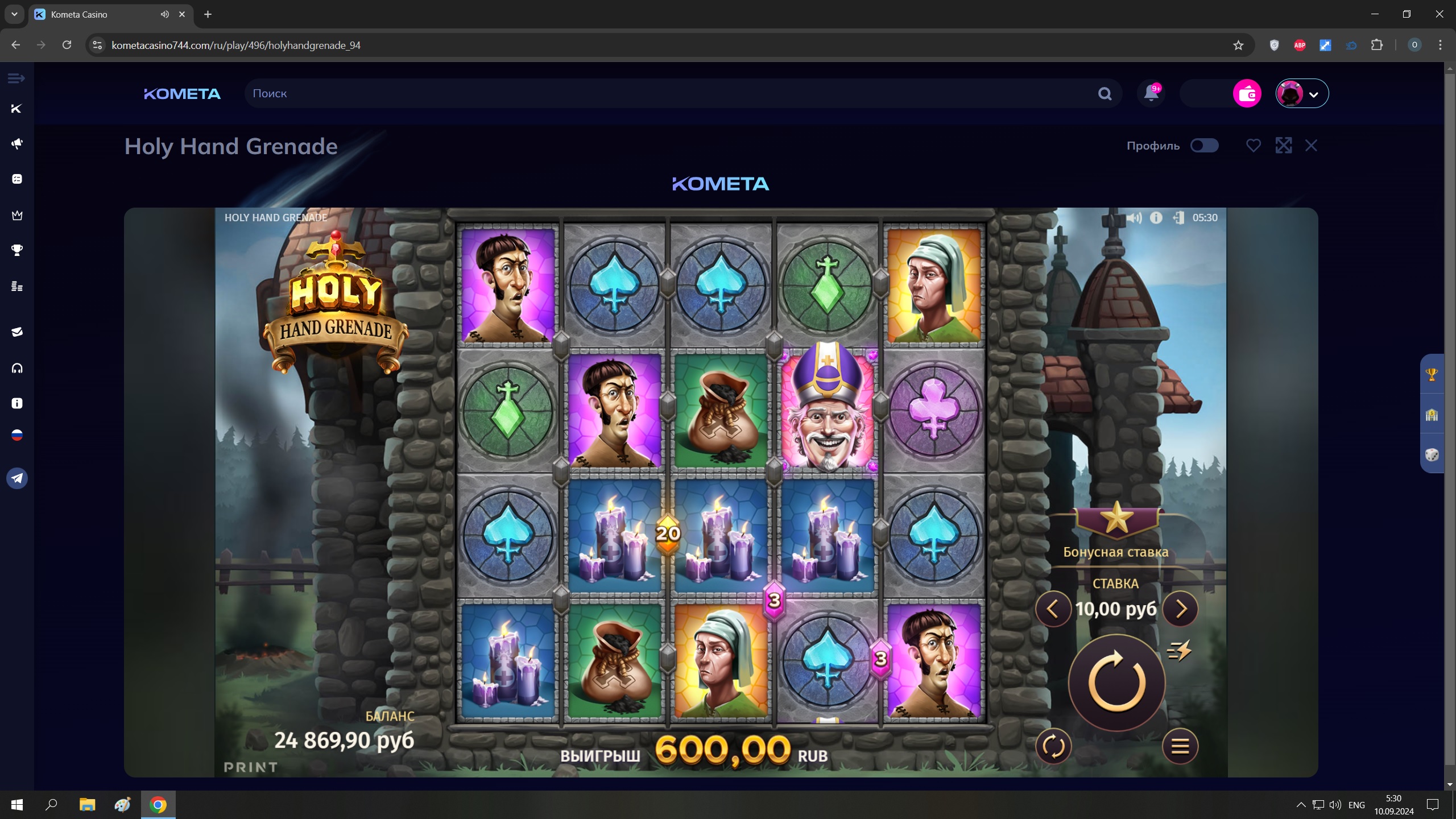The width and height of the screenshot is (1456, 819).
Task: Mute the game sound speaker icon
Action: click(1134, 218)
